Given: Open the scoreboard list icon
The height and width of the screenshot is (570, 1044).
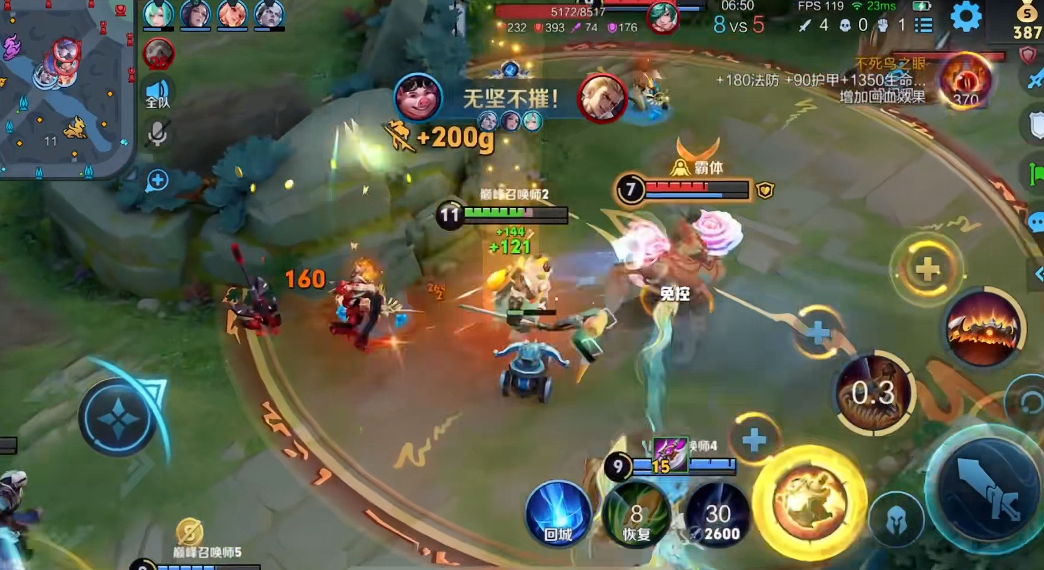Looking at the screenshot, I should click(x=923, y=25).
